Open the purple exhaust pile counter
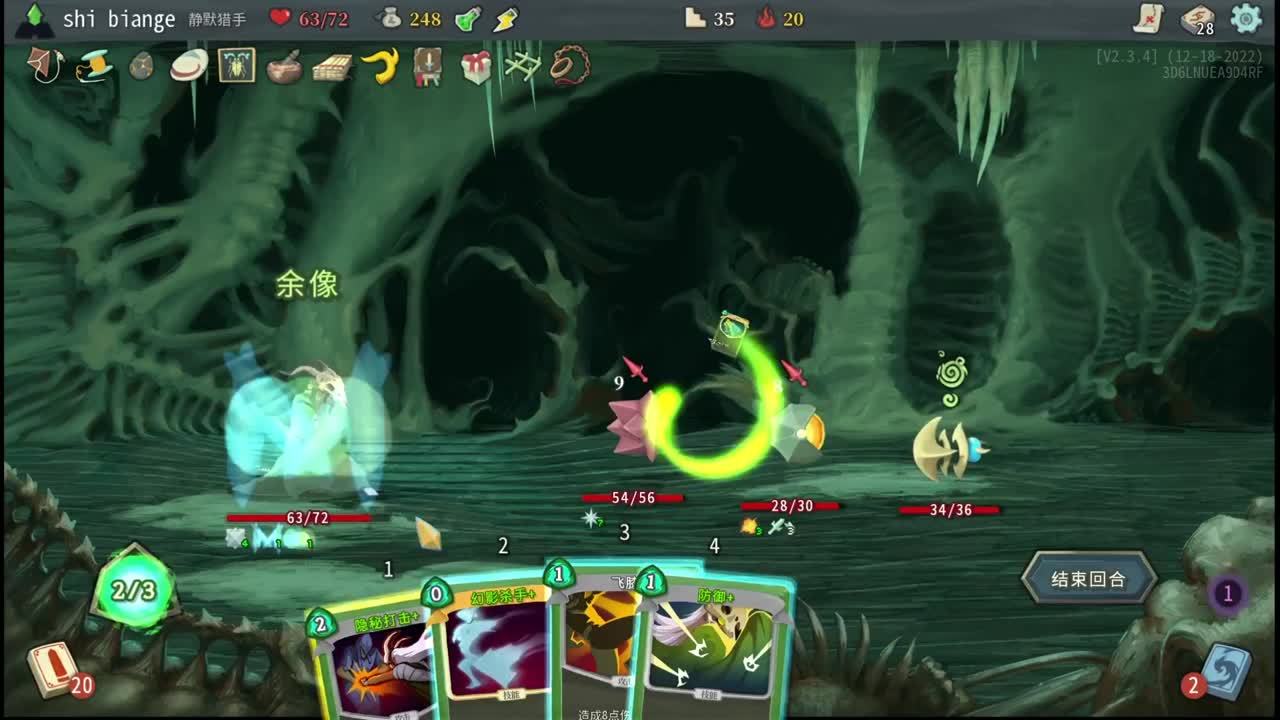Viewport: 1280px width, 720px height. click(x=1228, y=594)
